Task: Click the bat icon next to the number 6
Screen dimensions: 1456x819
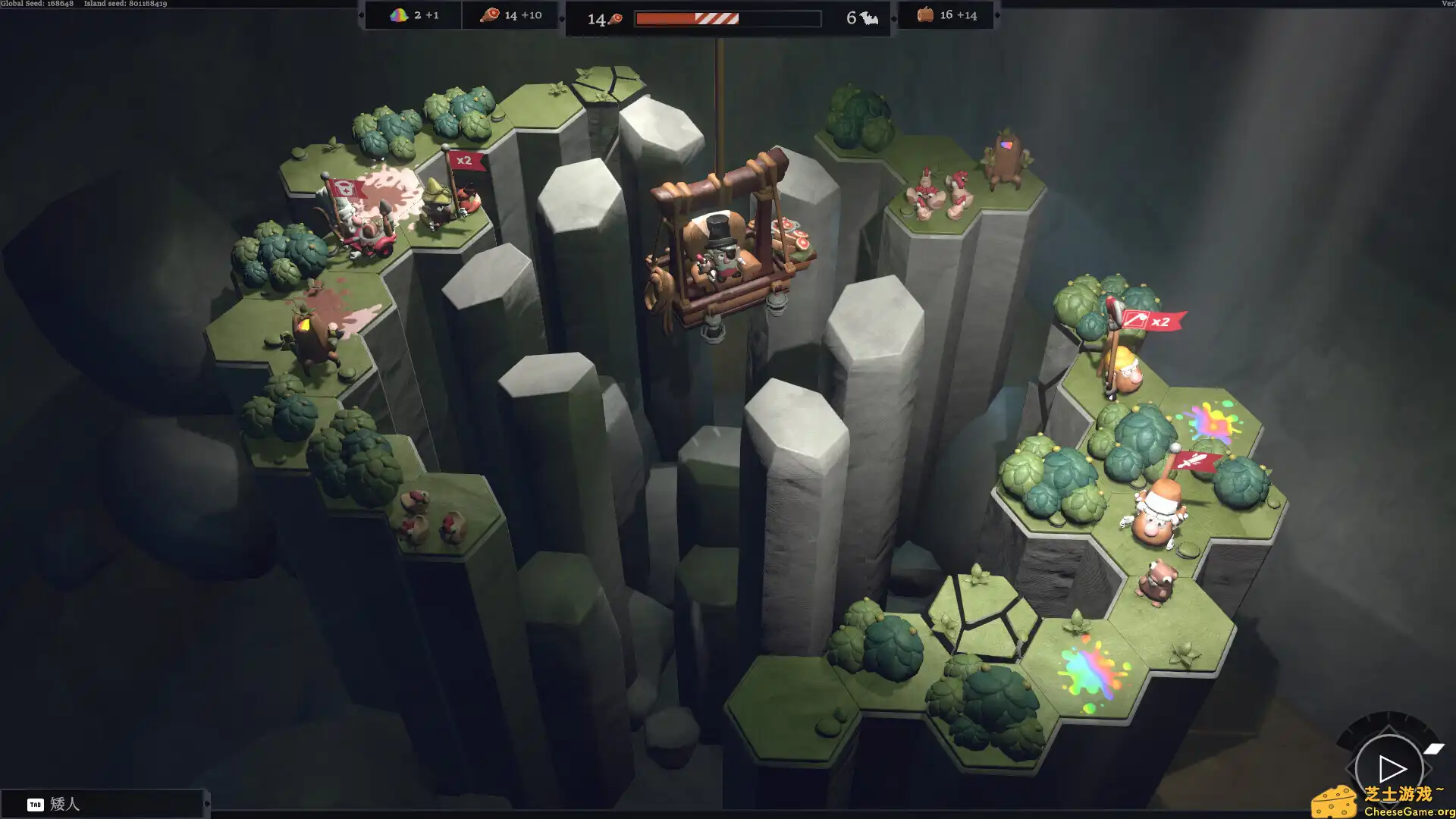Action: [x=869, y=17]
